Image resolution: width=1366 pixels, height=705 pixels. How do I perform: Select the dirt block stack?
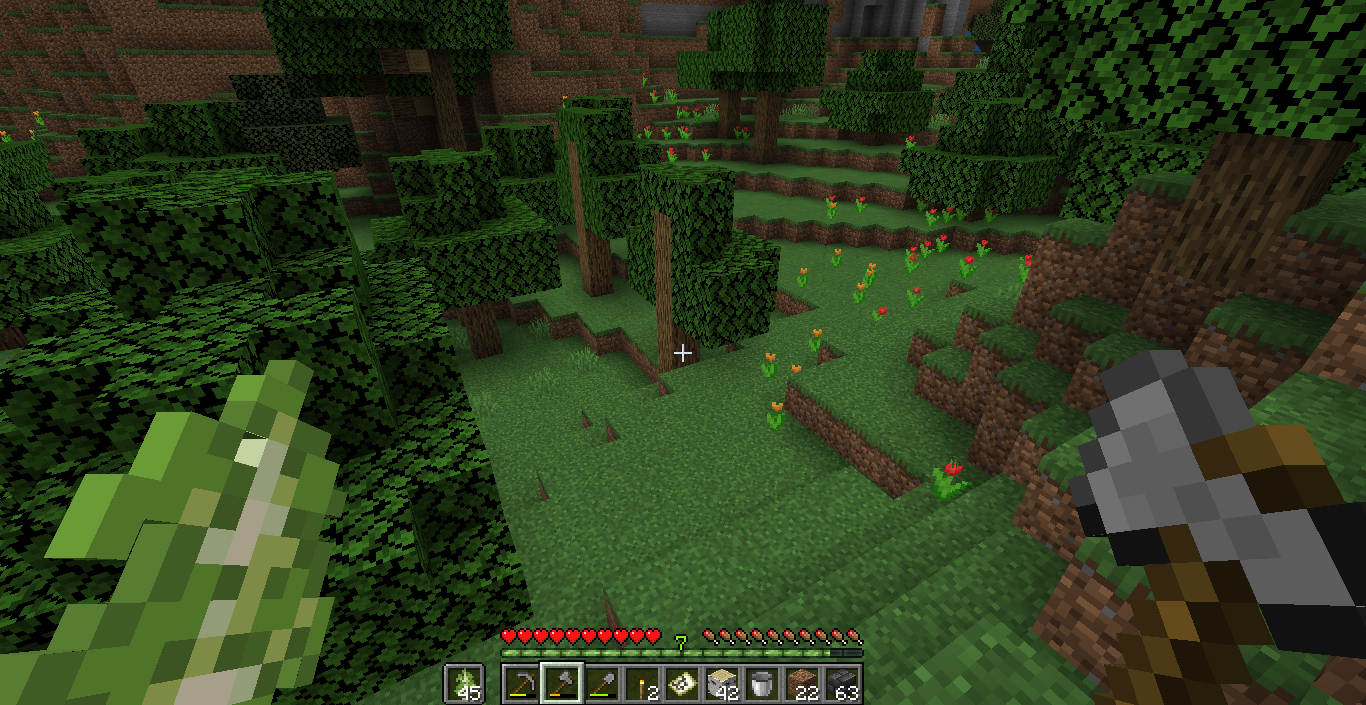coord(801,684)
